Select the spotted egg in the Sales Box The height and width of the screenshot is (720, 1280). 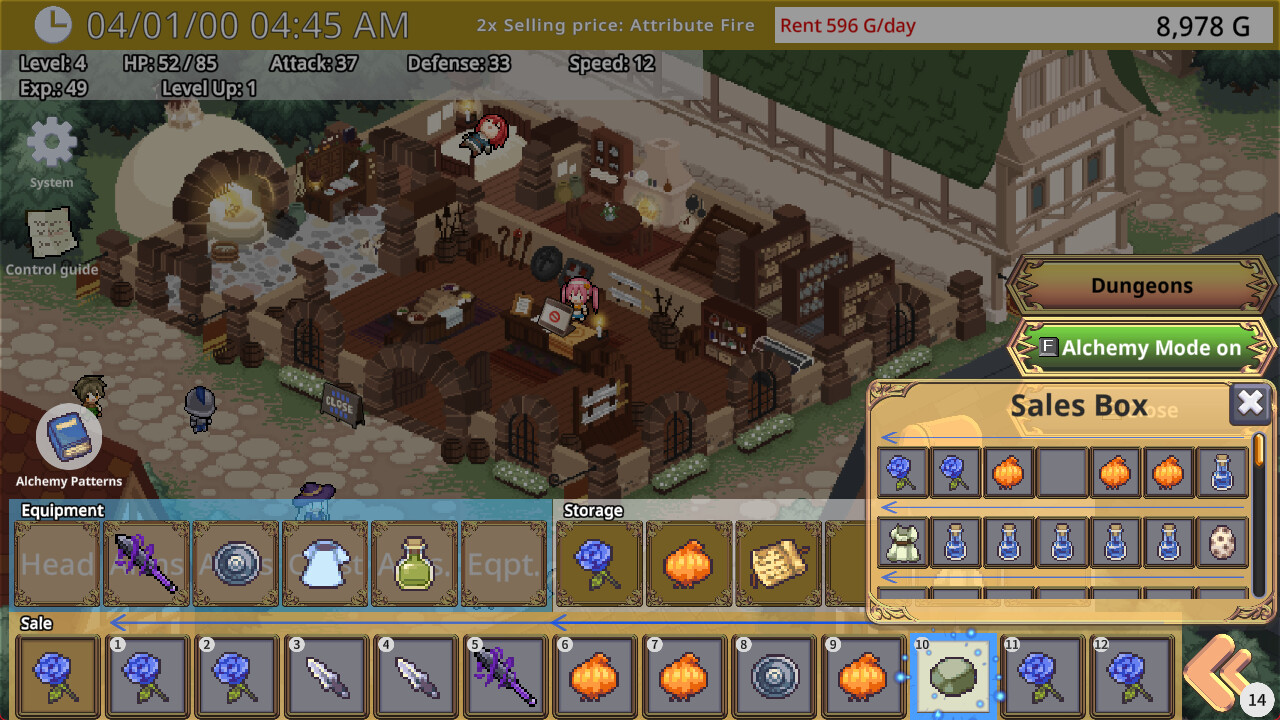(1222, 543)
